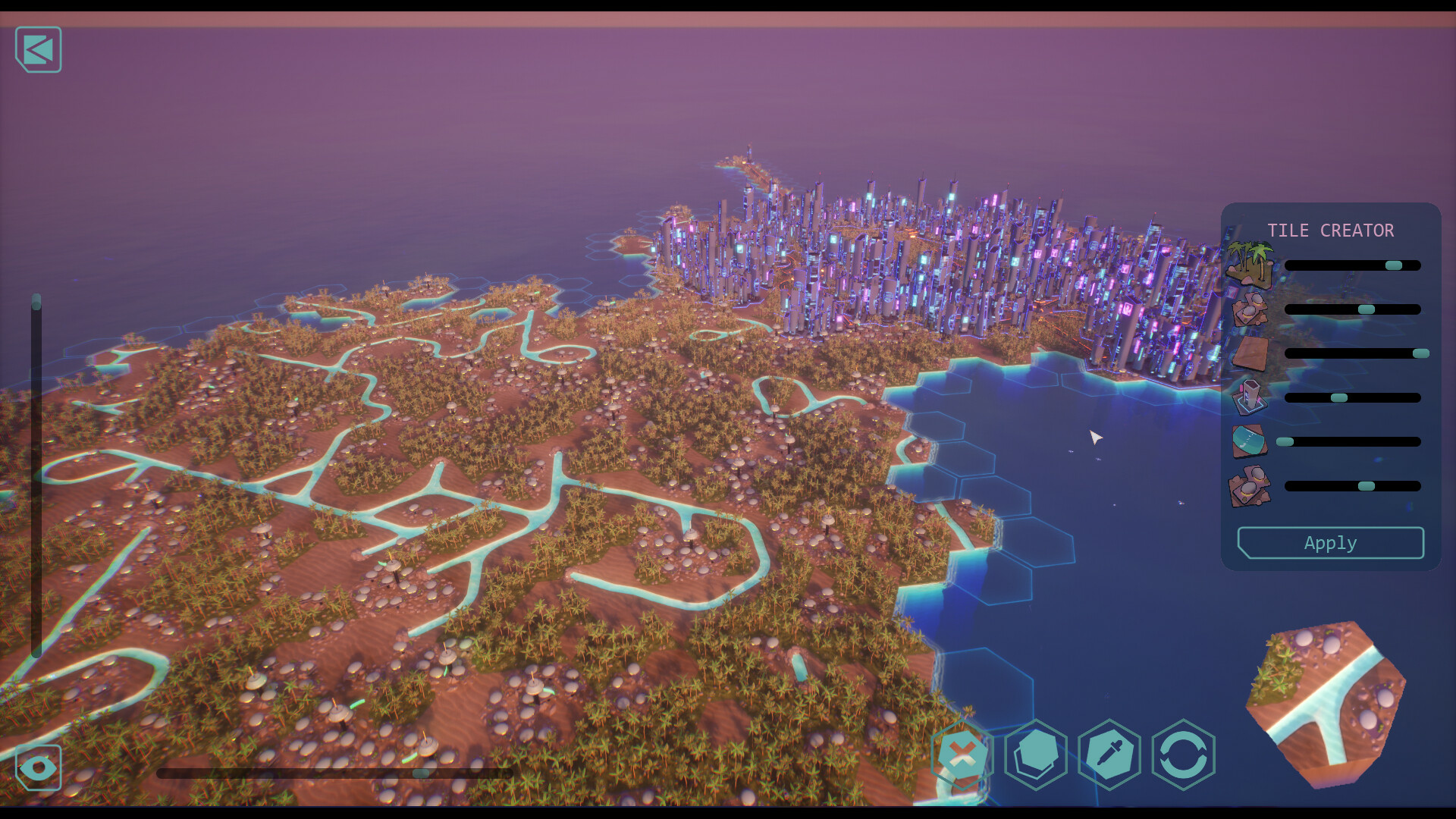The width and height of the screenshot is (1456, 819).
Task: Activate the eyedropper tile picker tool
Action: click(1109, 755)
